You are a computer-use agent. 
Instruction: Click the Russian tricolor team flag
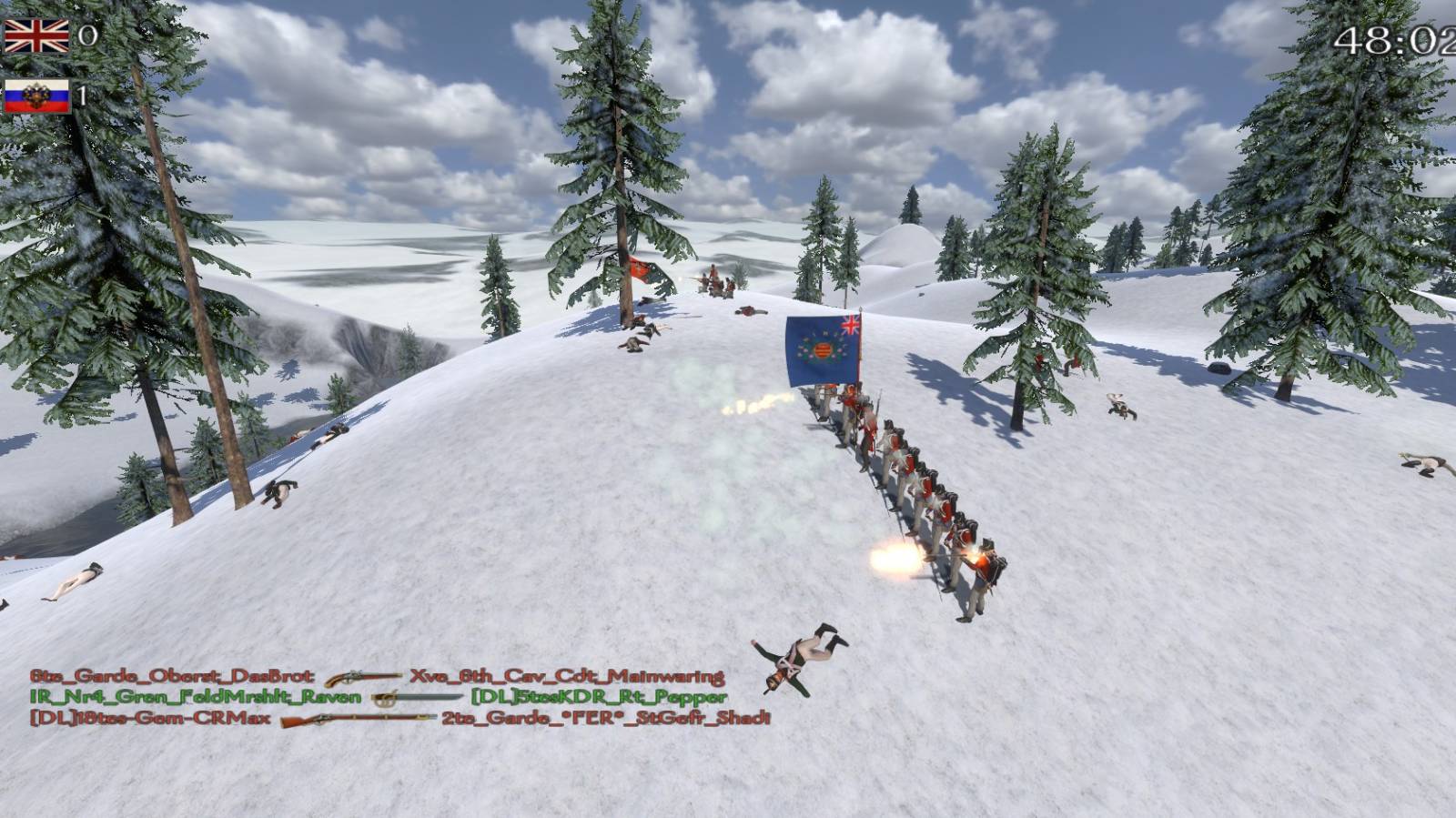tap(36, 96)
